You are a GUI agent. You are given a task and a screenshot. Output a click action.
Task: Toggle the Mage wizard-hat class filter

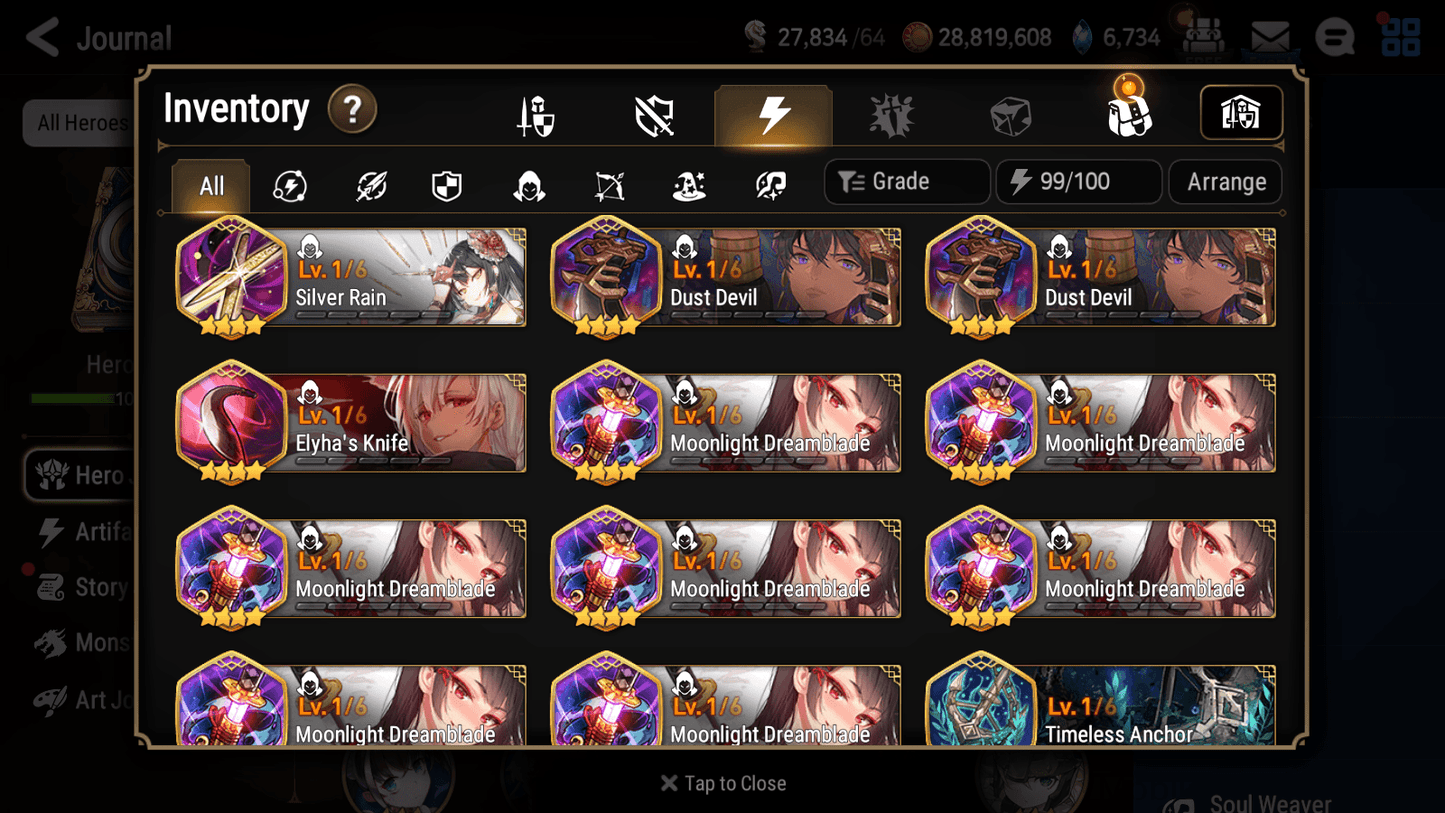(688, 184)
